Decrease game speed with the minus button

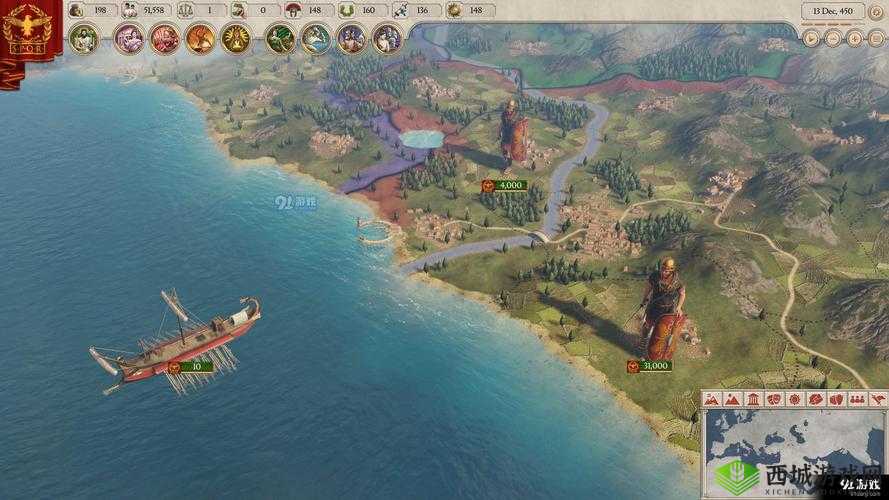833,38
